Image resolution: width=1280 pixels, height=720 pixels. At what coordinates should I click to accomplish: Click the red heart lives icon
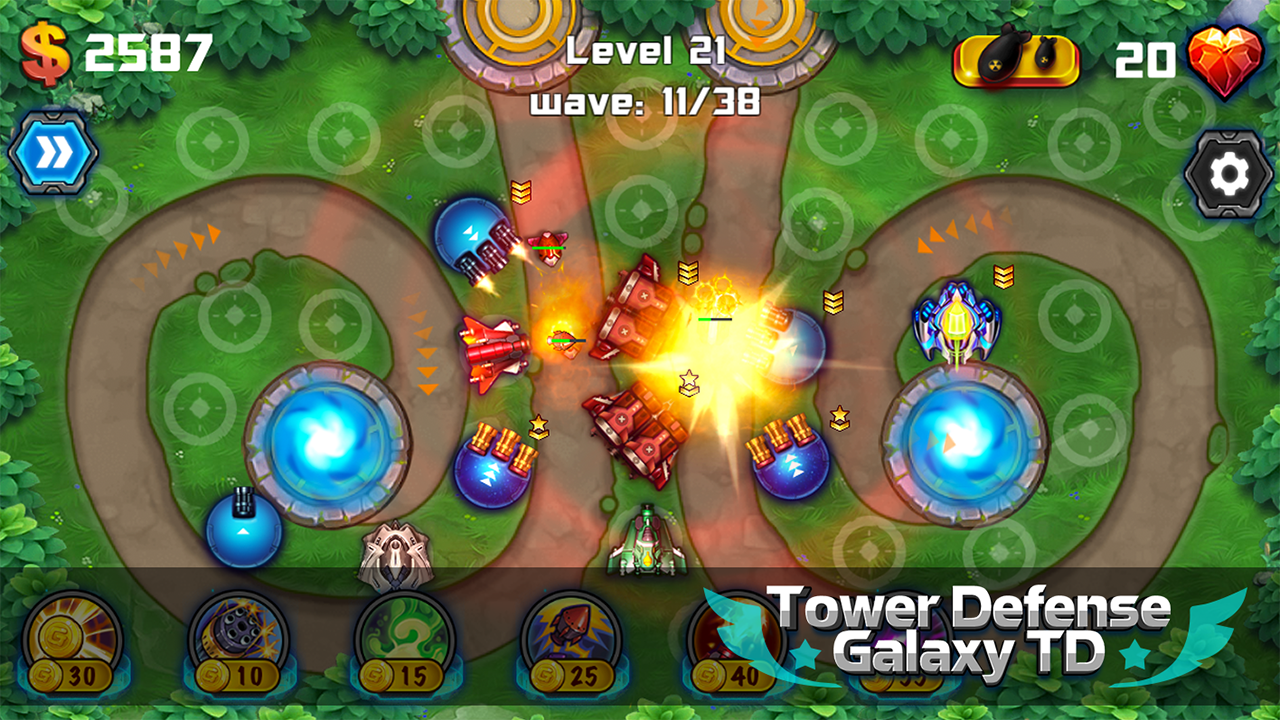click(1232, 59)
